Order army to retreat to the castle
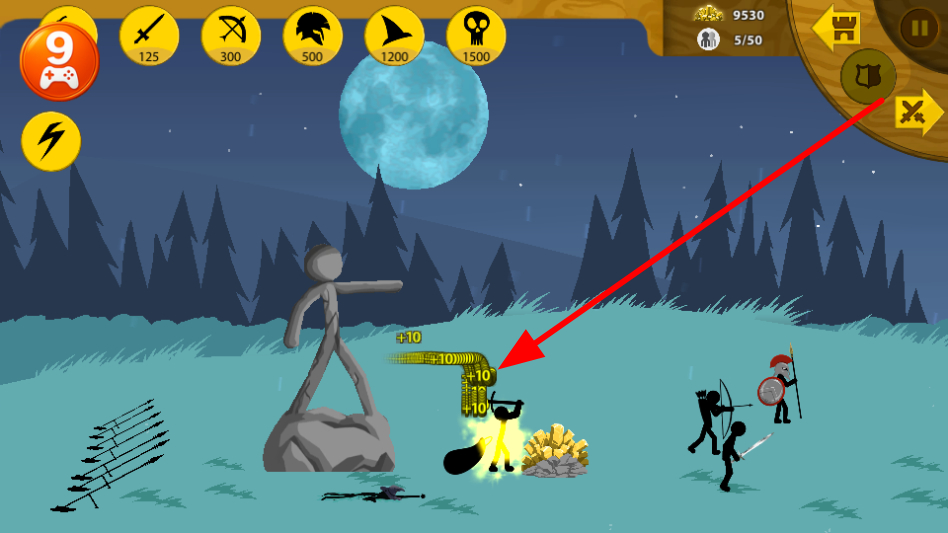 point(836,29)
